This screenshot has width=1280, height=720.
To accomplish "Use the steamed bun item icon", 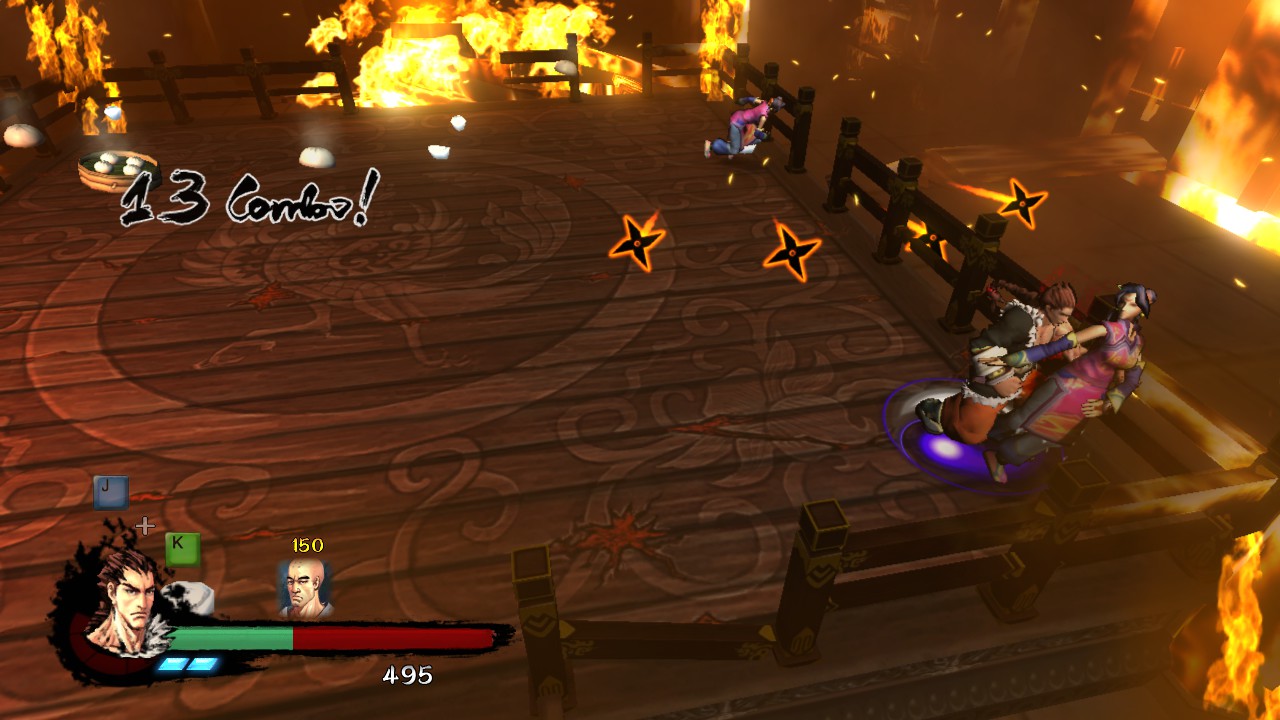I will (190, 598).
